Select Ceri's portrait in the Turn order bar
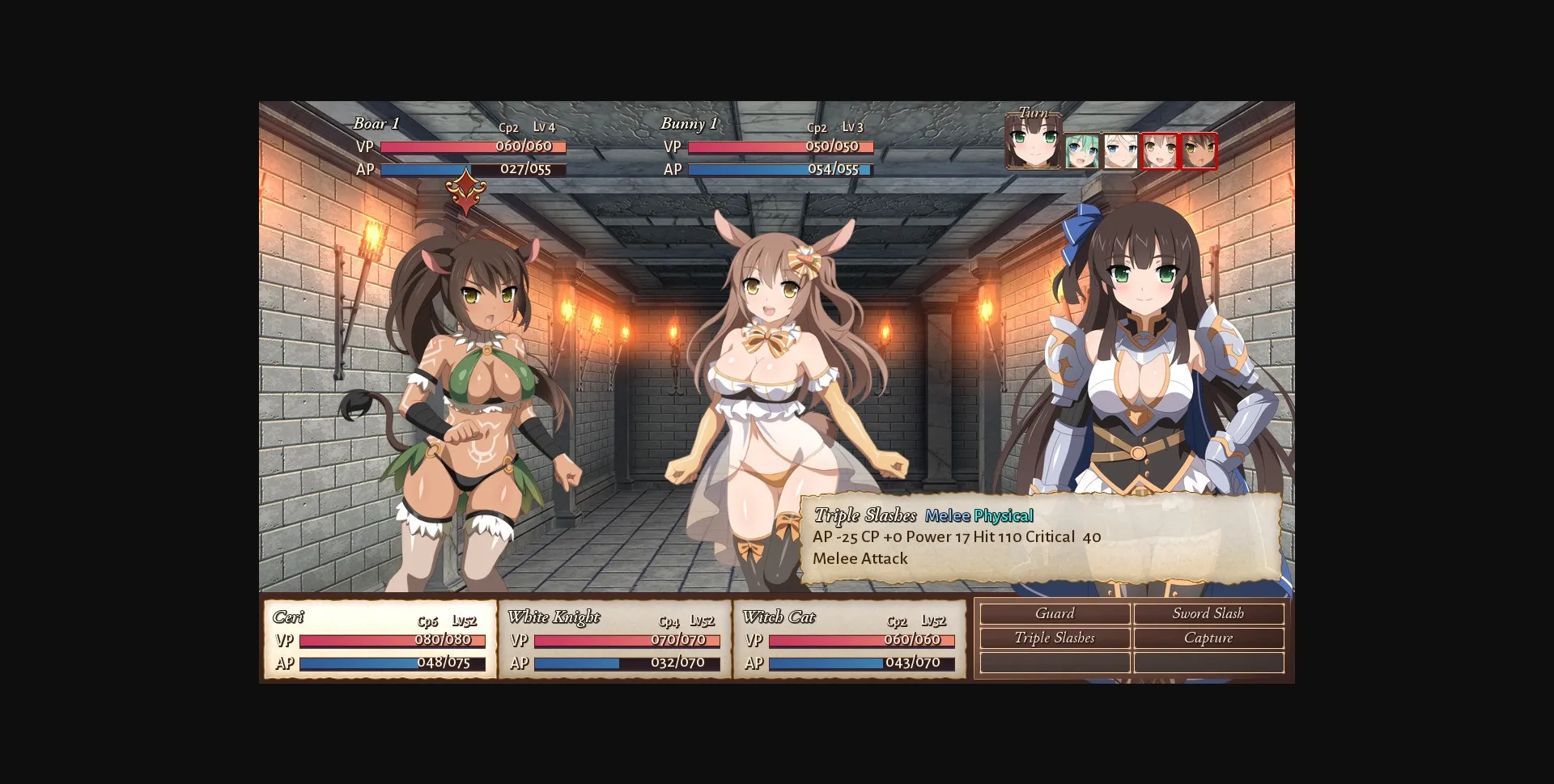 click(1034, 144)
